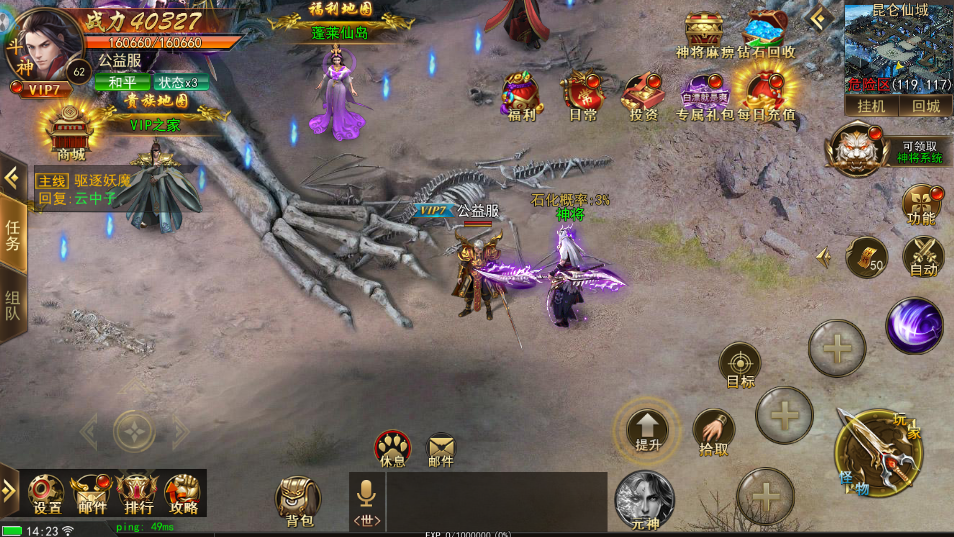The image size is (954, 537).
Task: Click the 回城 return to city button
Action: (926, 106)
